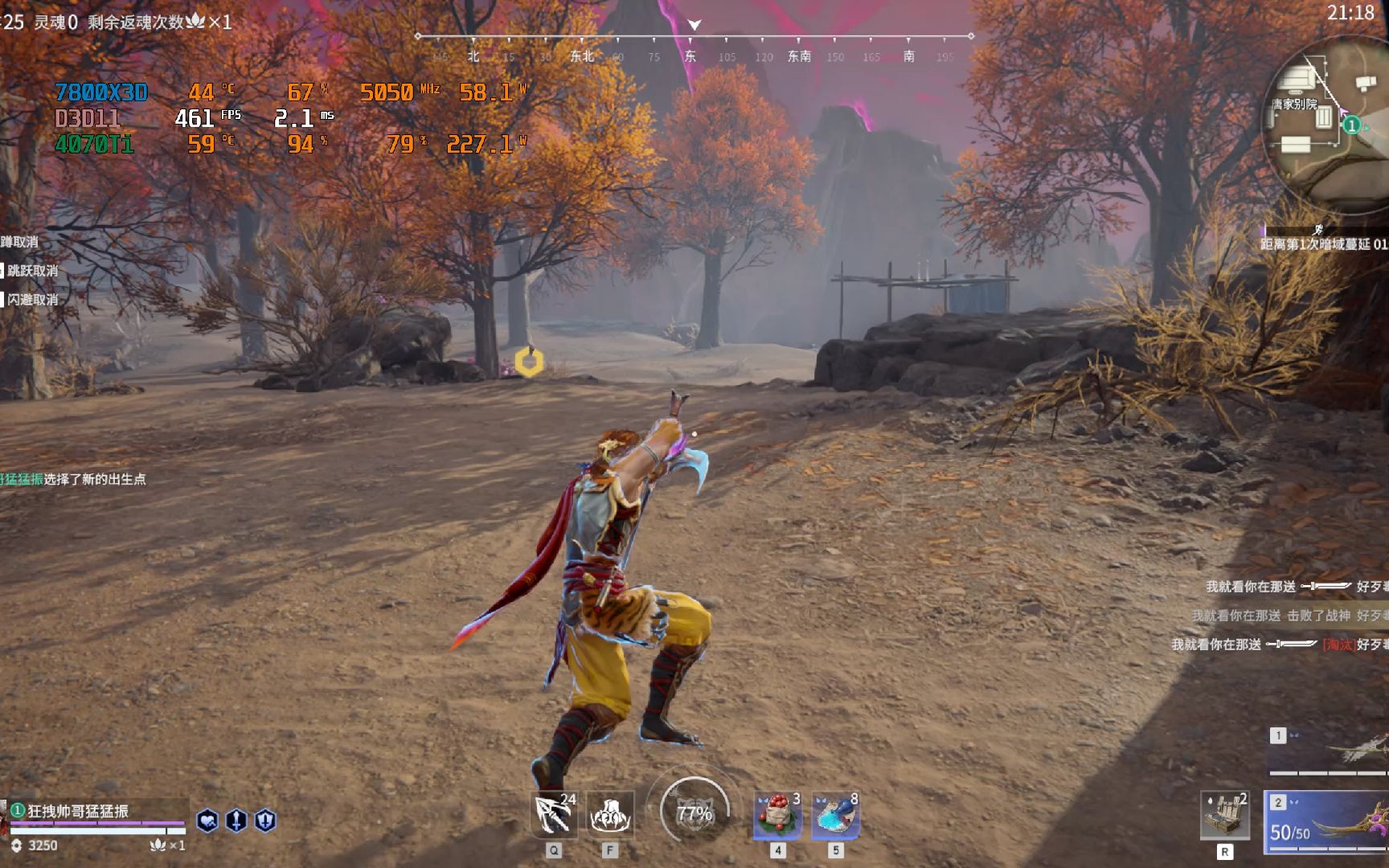Select the 50/50 second weapon slot
The height and width of the screenshot is (868, 1389).
pos(1328,821)
